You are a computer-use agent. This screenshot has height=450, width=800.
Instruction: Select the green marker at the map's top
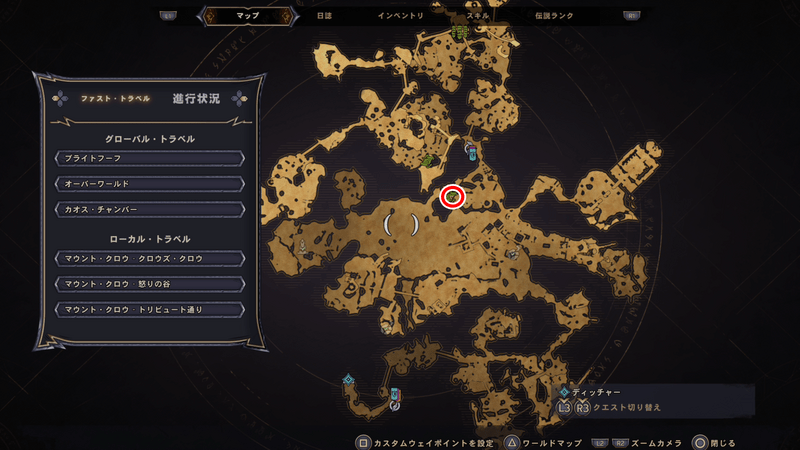click(x=460, y=32)
